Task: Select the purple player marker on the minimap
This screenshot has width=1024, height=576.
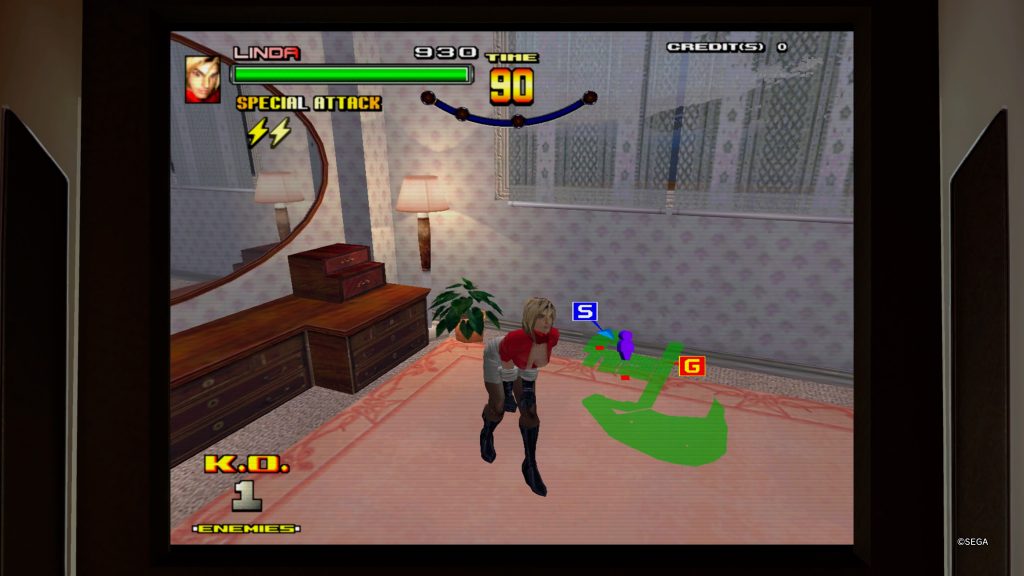Action: click(x=626, y=344)
